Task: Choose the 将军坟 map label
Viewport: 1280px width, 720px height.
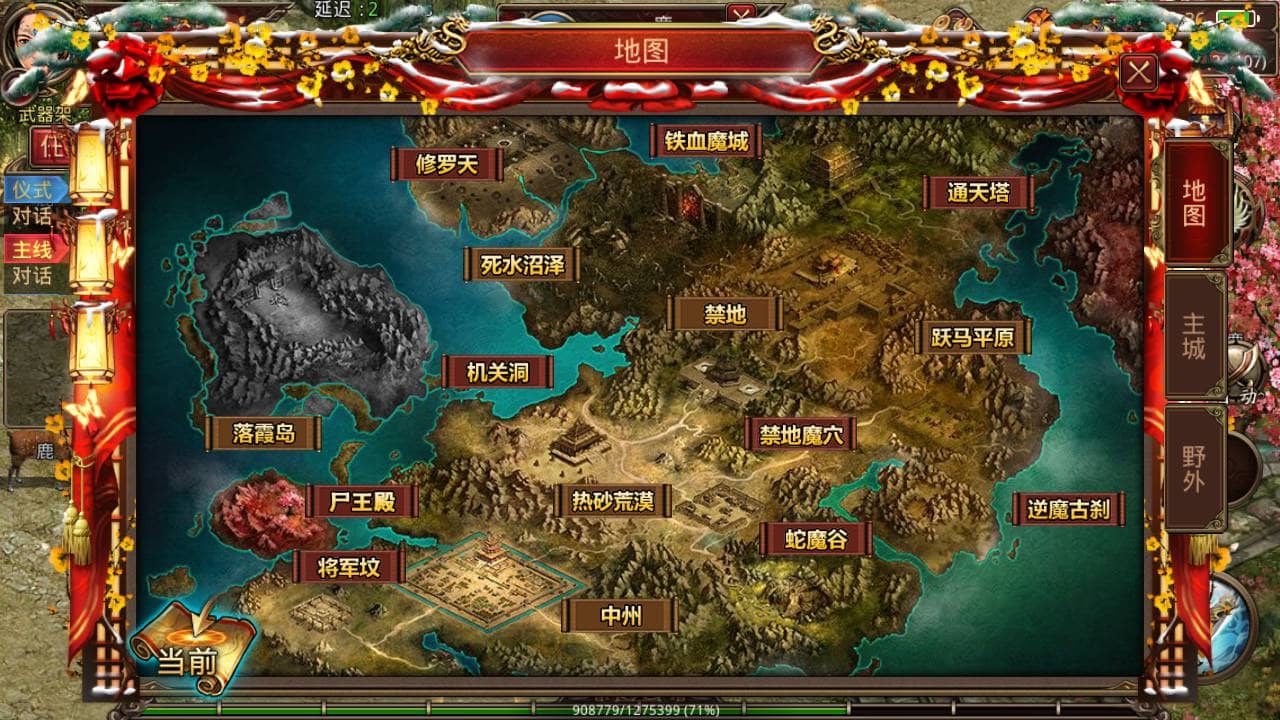Action: (x=349, y=567)
